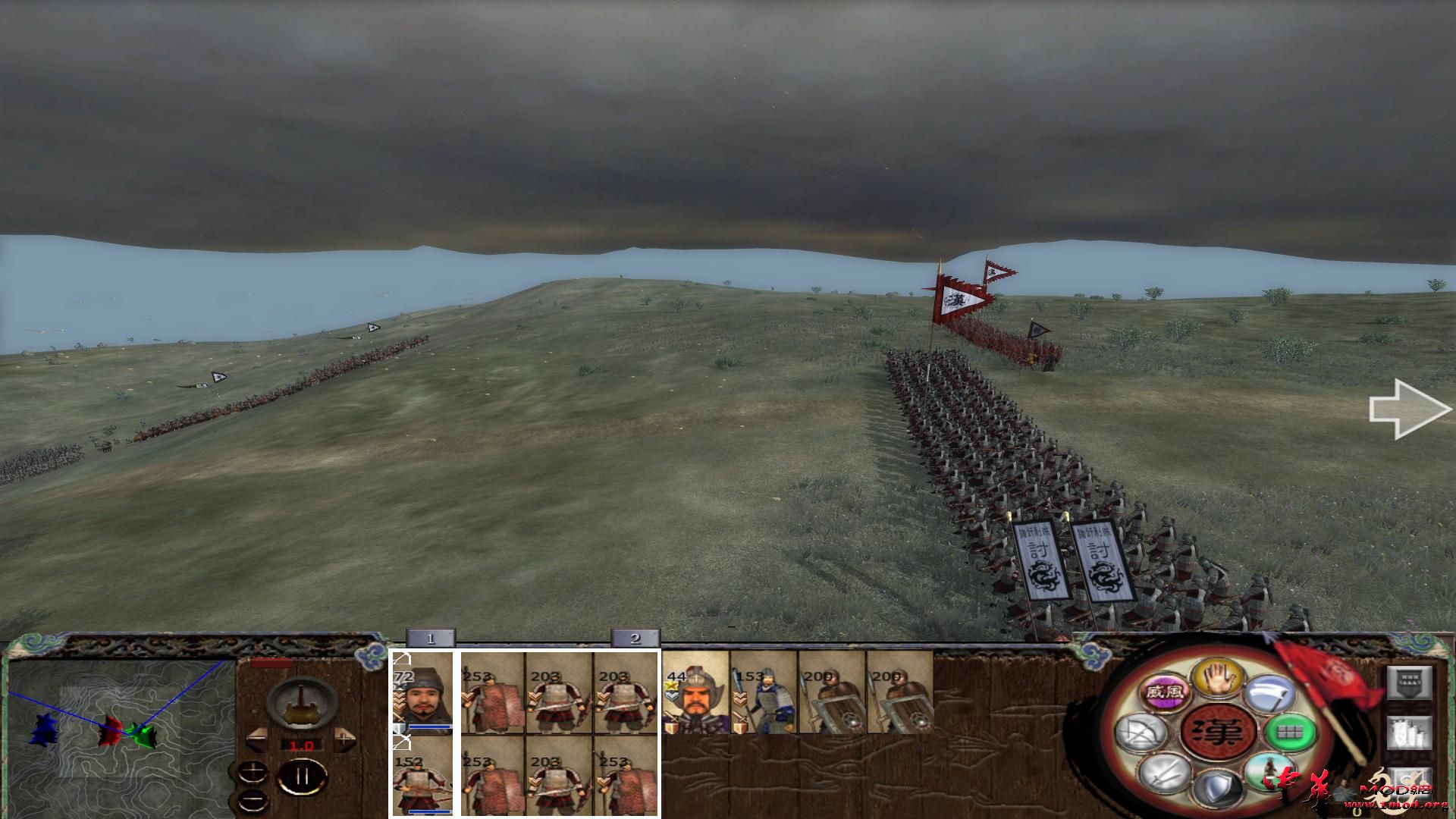Screen dimensions: 1456x819
Task: Open the middle panel button on the right edge
Action: (x=1408, y=733)
